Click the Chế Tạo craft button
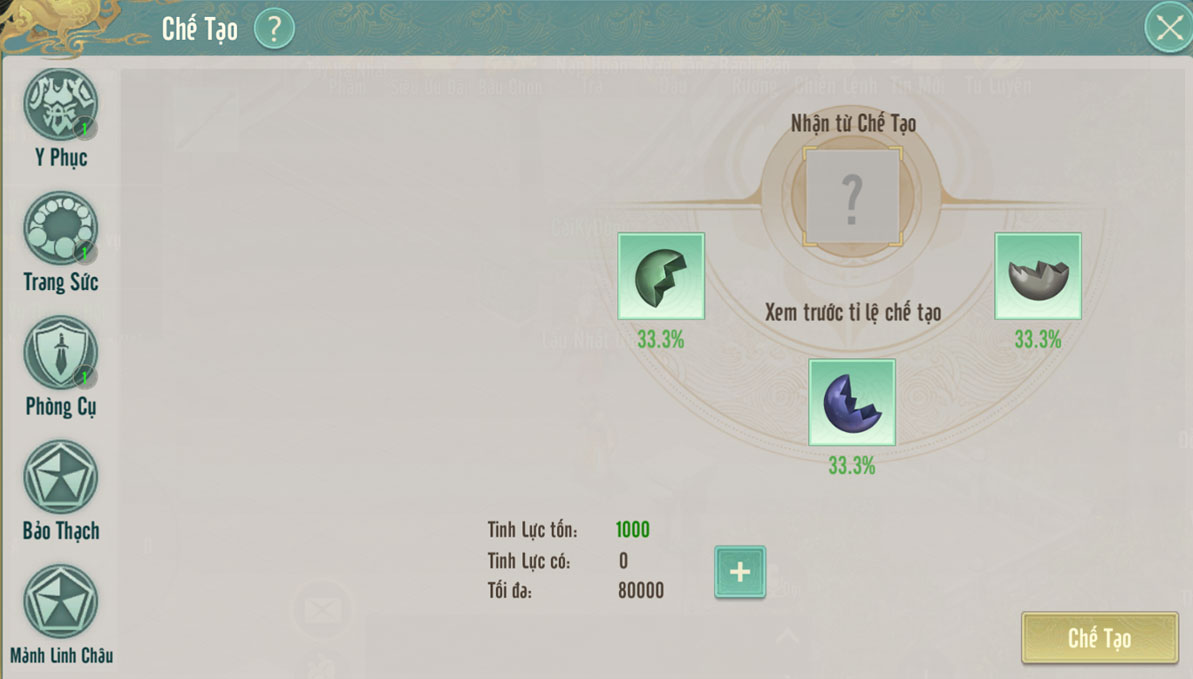This screenshot has height=679, width=1193. [x=1099, y=638]
